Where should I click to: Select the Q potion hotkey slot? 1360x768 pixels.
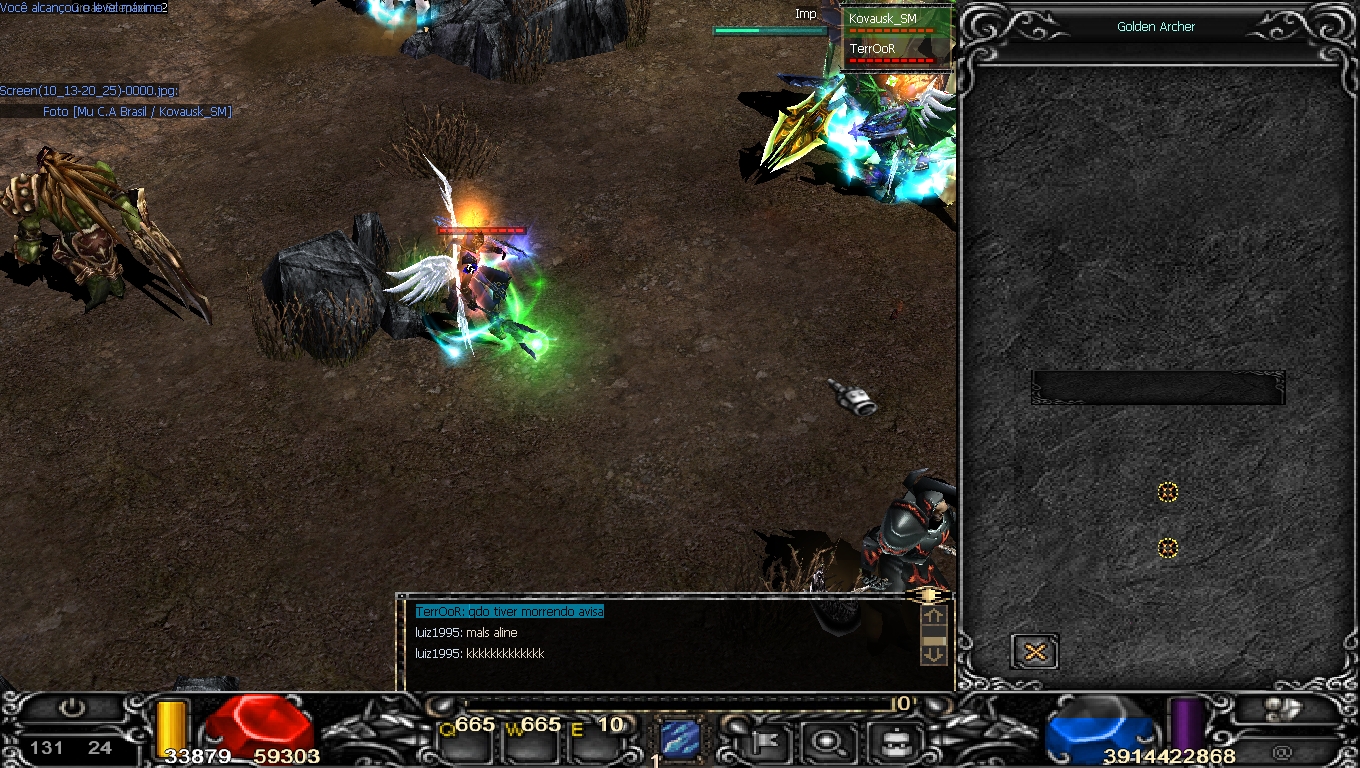tap(468, 740)
